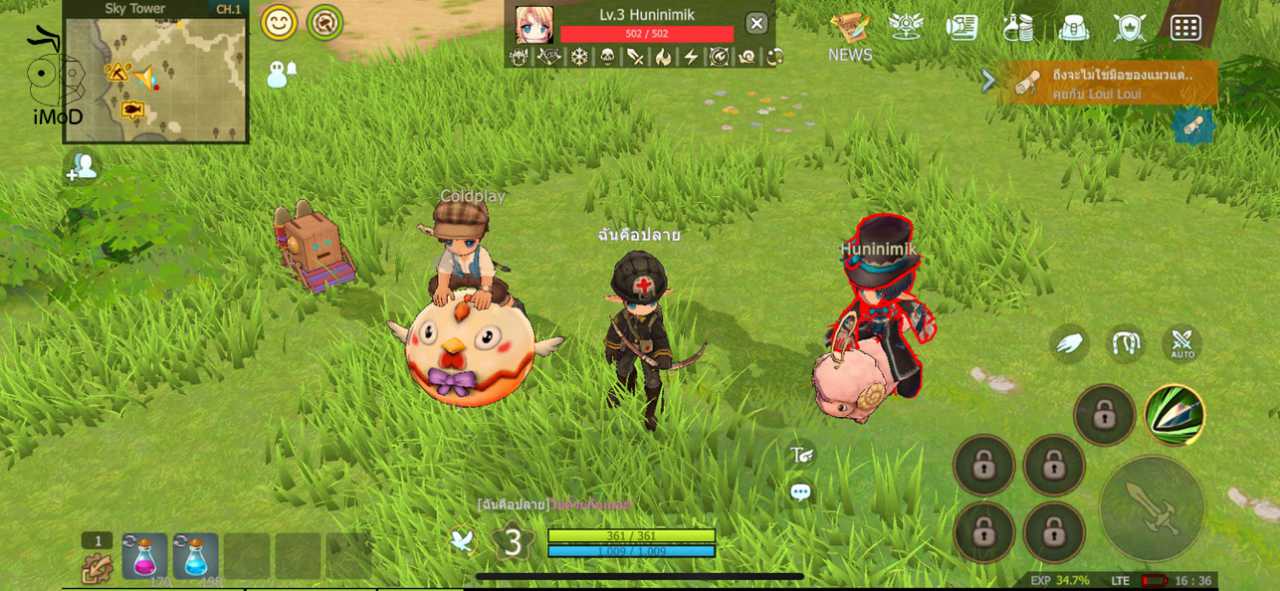This screenshot has width=1280, height=591.
Task: Close the Huninimik target panel
Action: [757, 24]
